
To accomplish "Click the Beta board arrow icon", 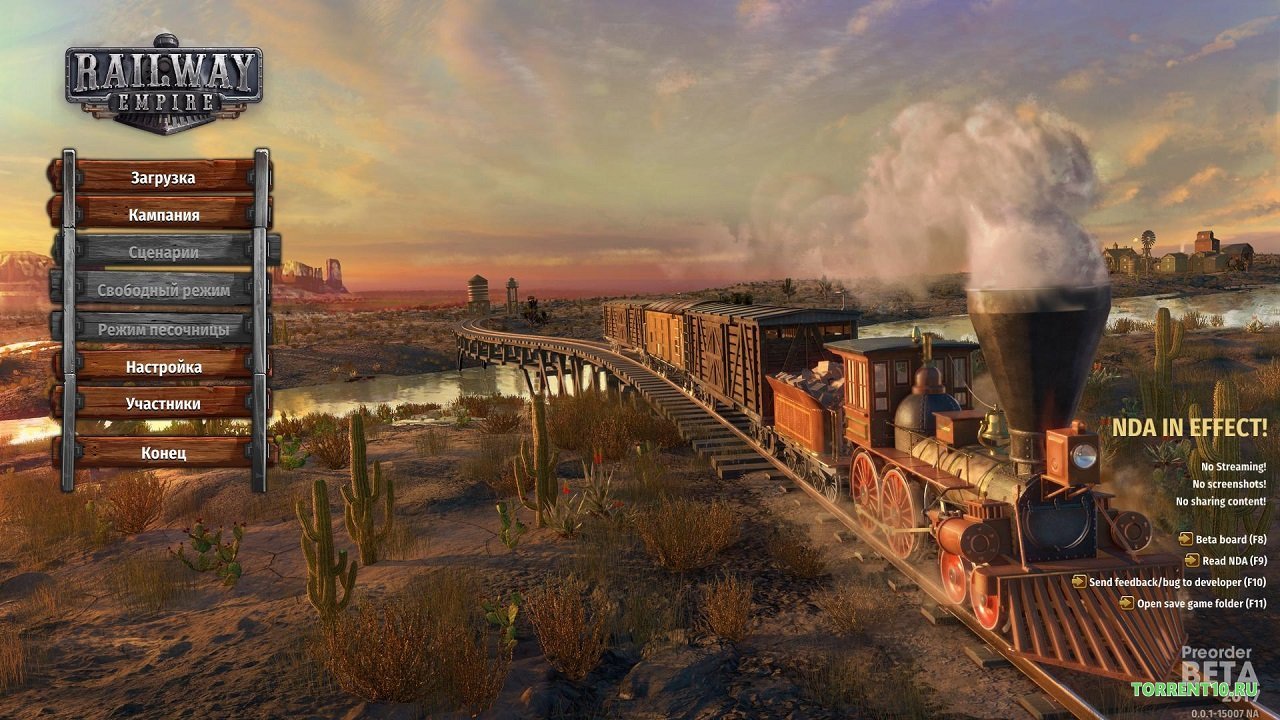I will tap(1186, 540).
